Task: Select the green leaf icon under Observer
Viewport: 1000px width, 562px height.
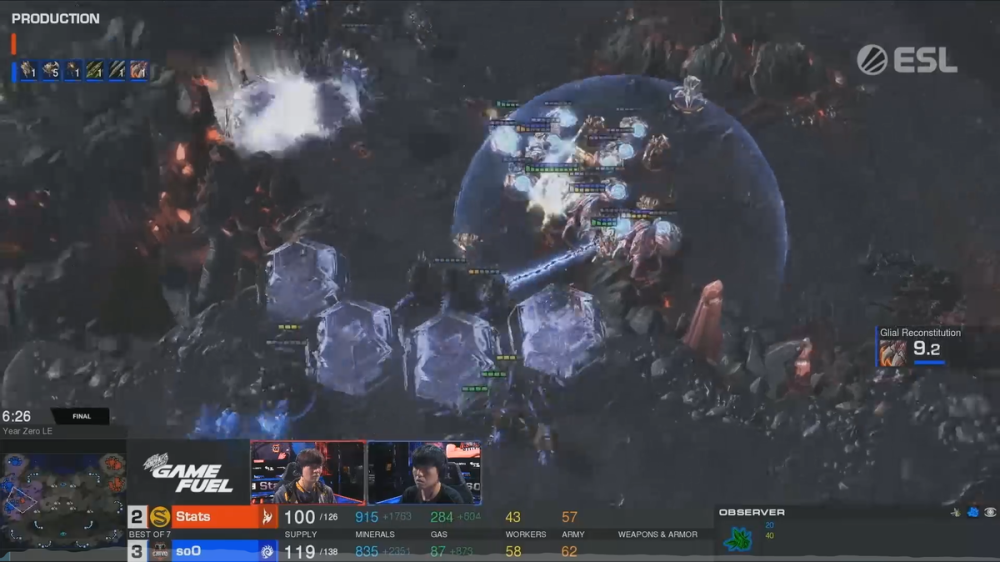Action: point(738,539)
